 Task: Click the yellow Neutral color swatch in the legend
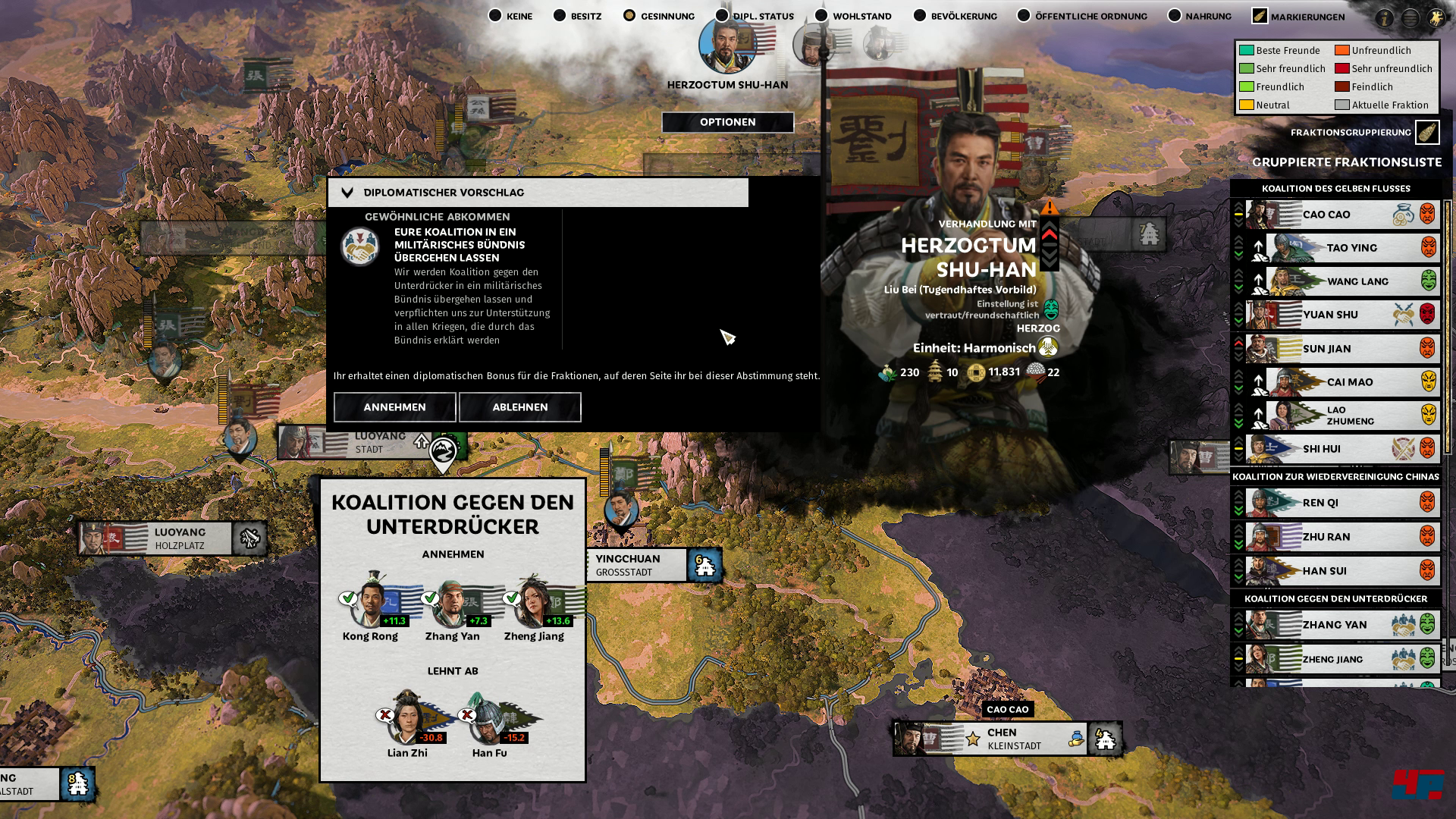[1246, 105]
